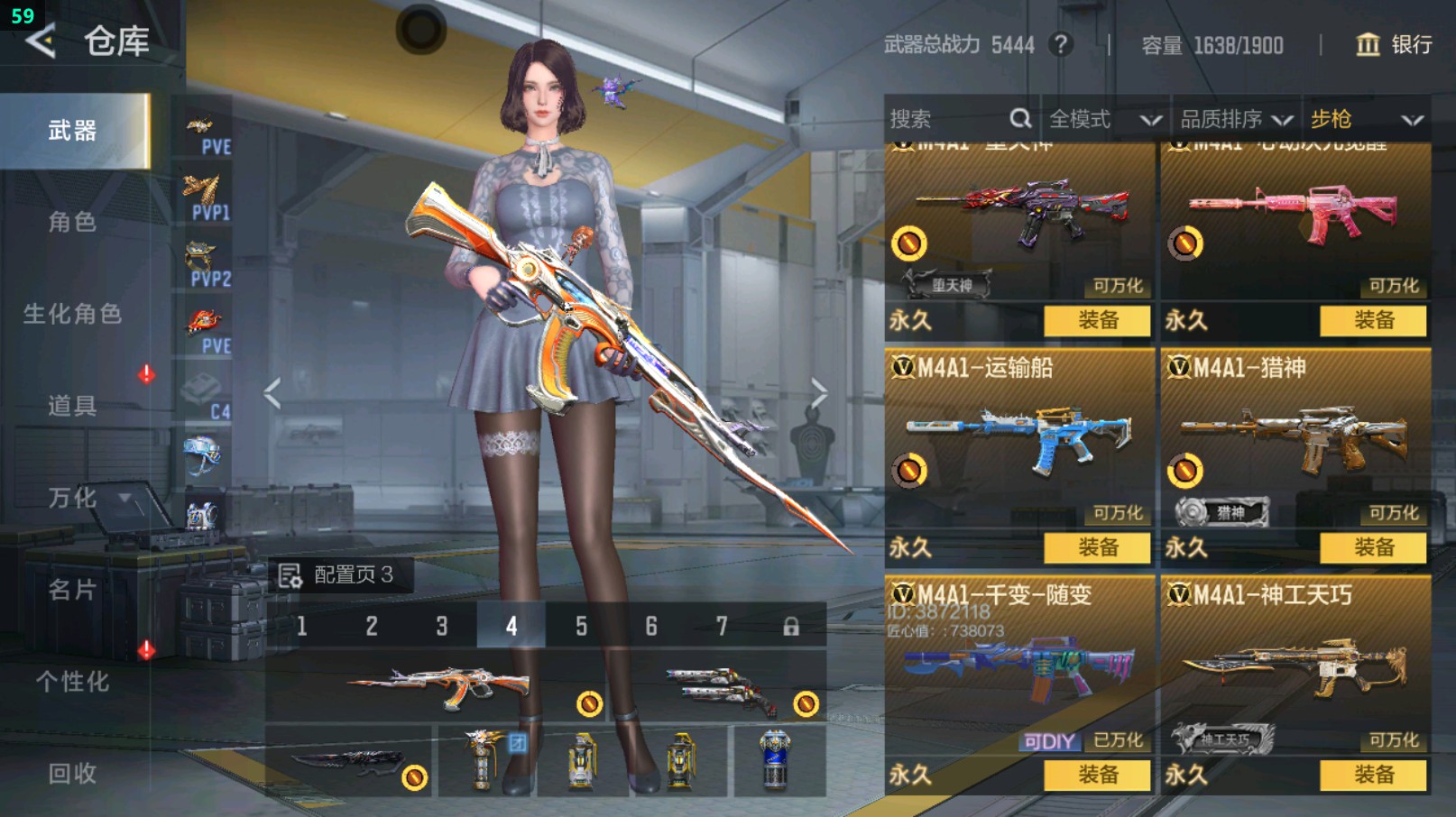The image size is (1456, 817).
Task: Equip the M4A1-神工天巧 rifle
Action: tap(1373, 775)
